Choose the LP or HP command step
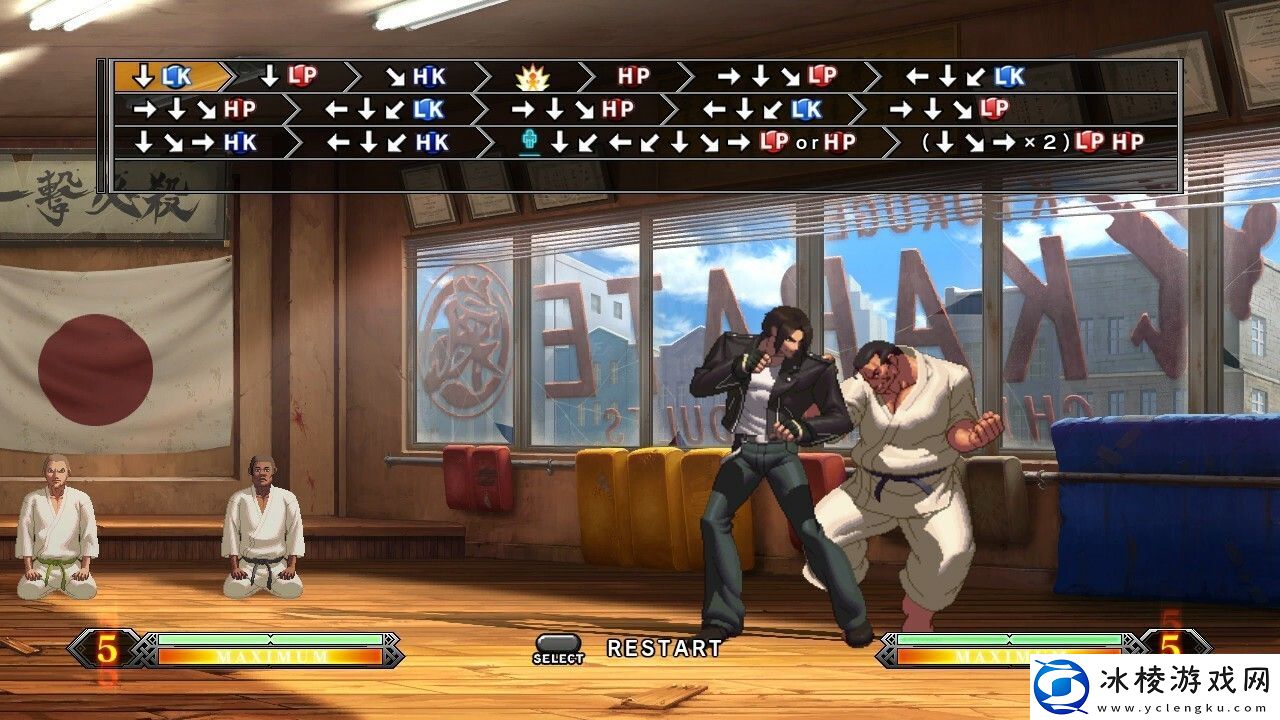 coord(690,142)
